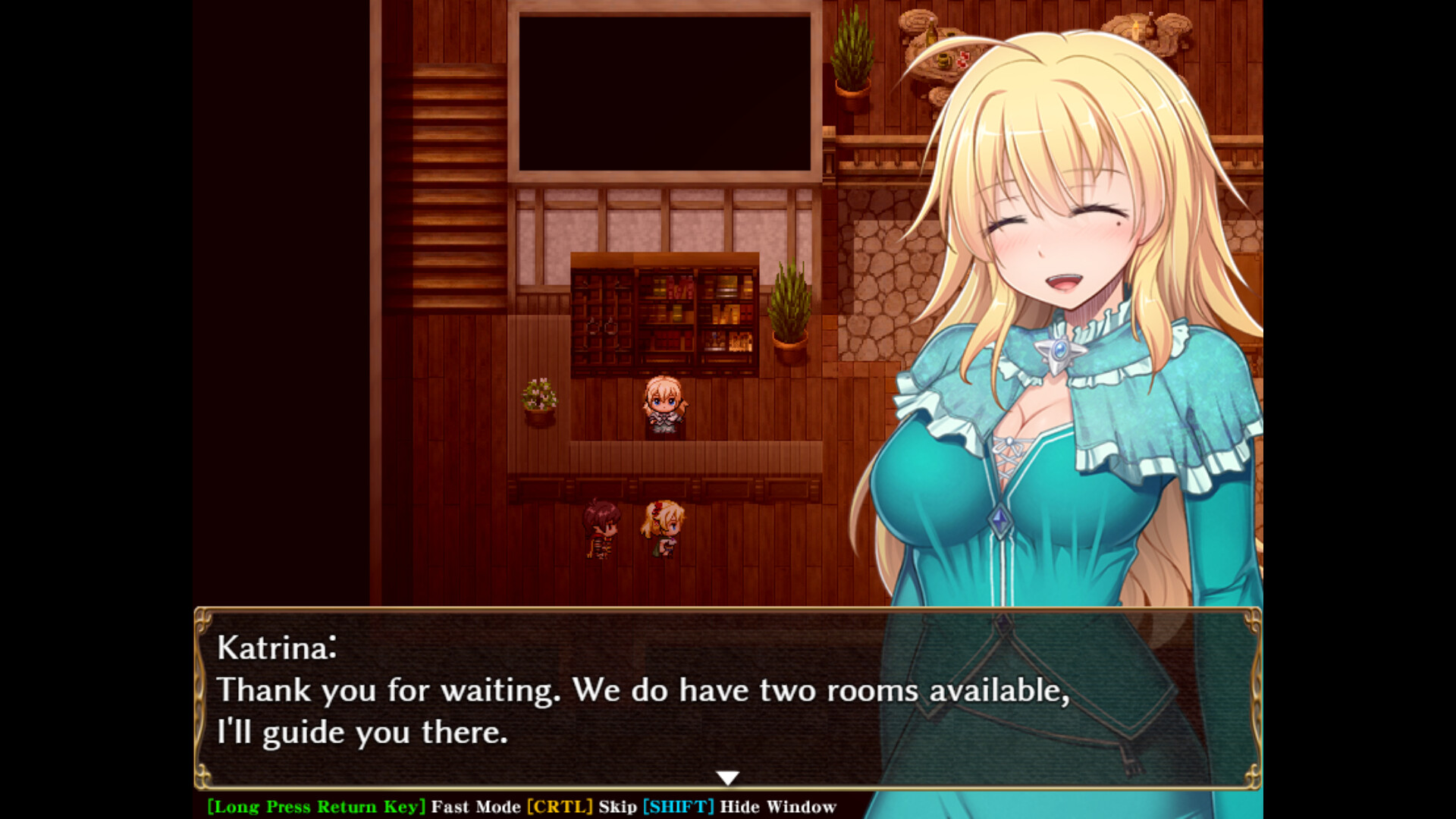The width and height of the screenshot is (1456, 819).
Task: Click the dialogue continue arrow
Action: tap(727, 776)
